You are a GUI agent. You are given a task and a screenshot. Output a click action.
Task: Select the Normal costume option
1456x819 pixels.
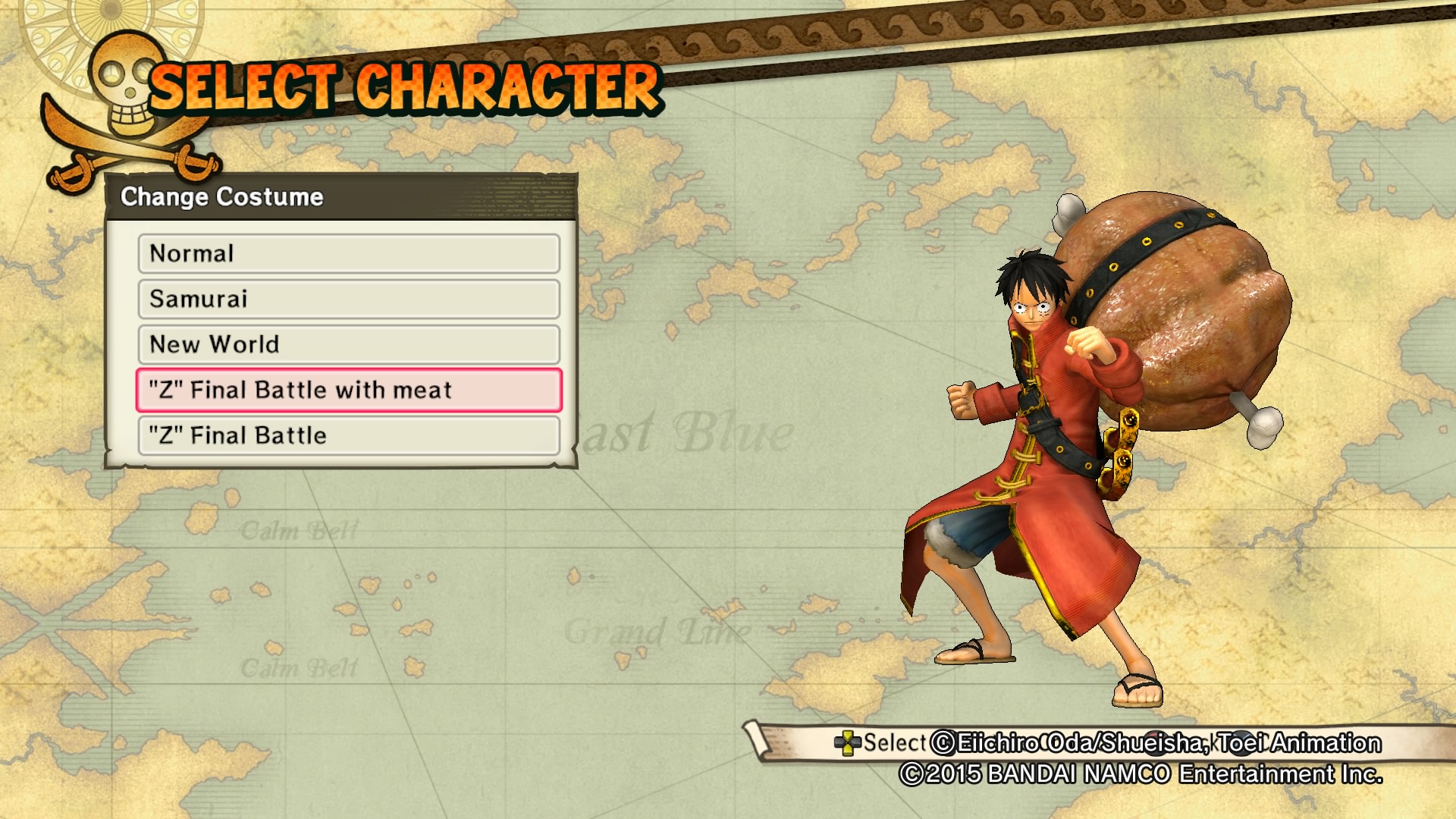pos(349,254)
